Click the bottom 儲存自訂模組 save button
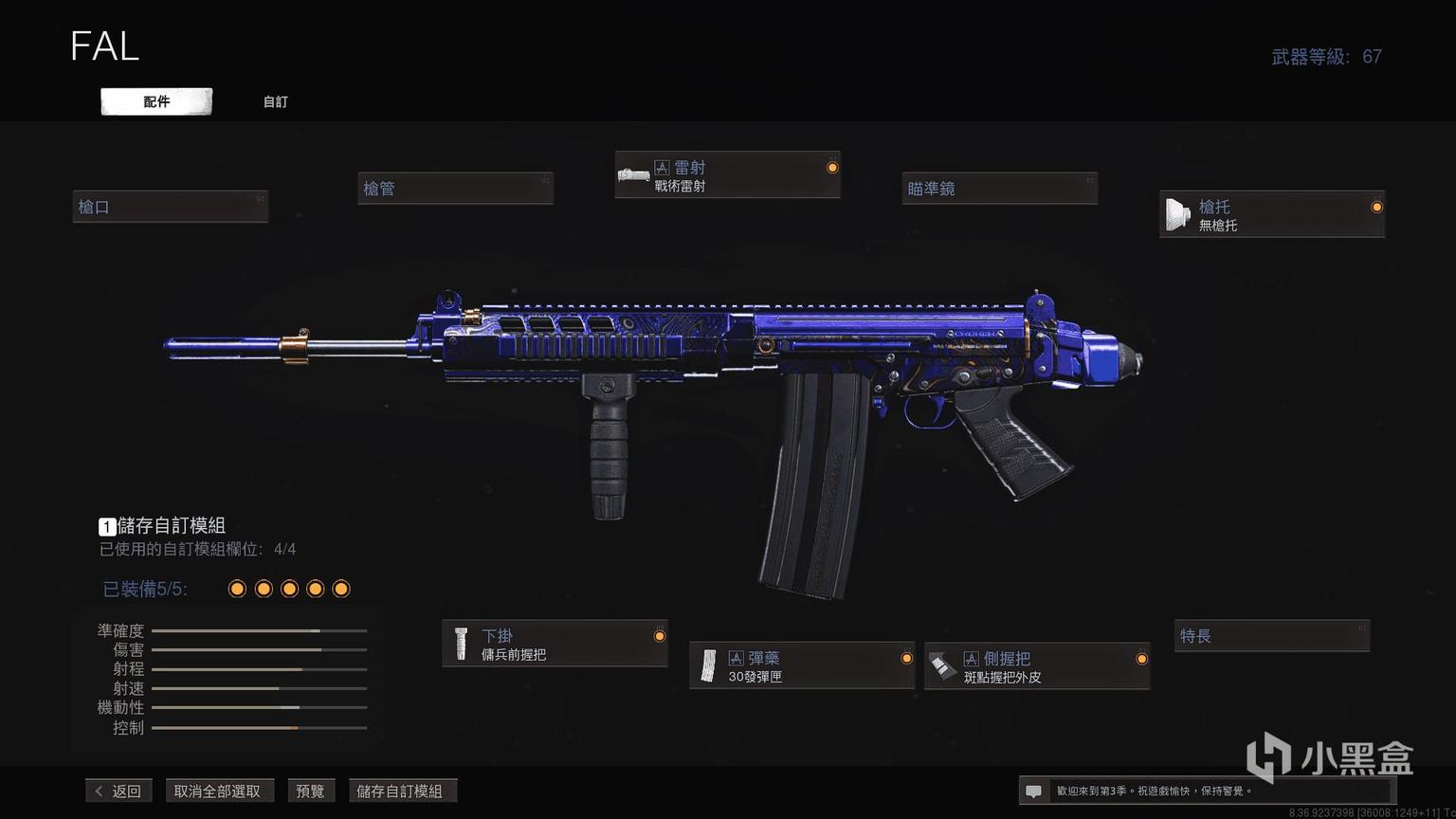Viewport: 1456px width, 819px height. tap(400, 791)
